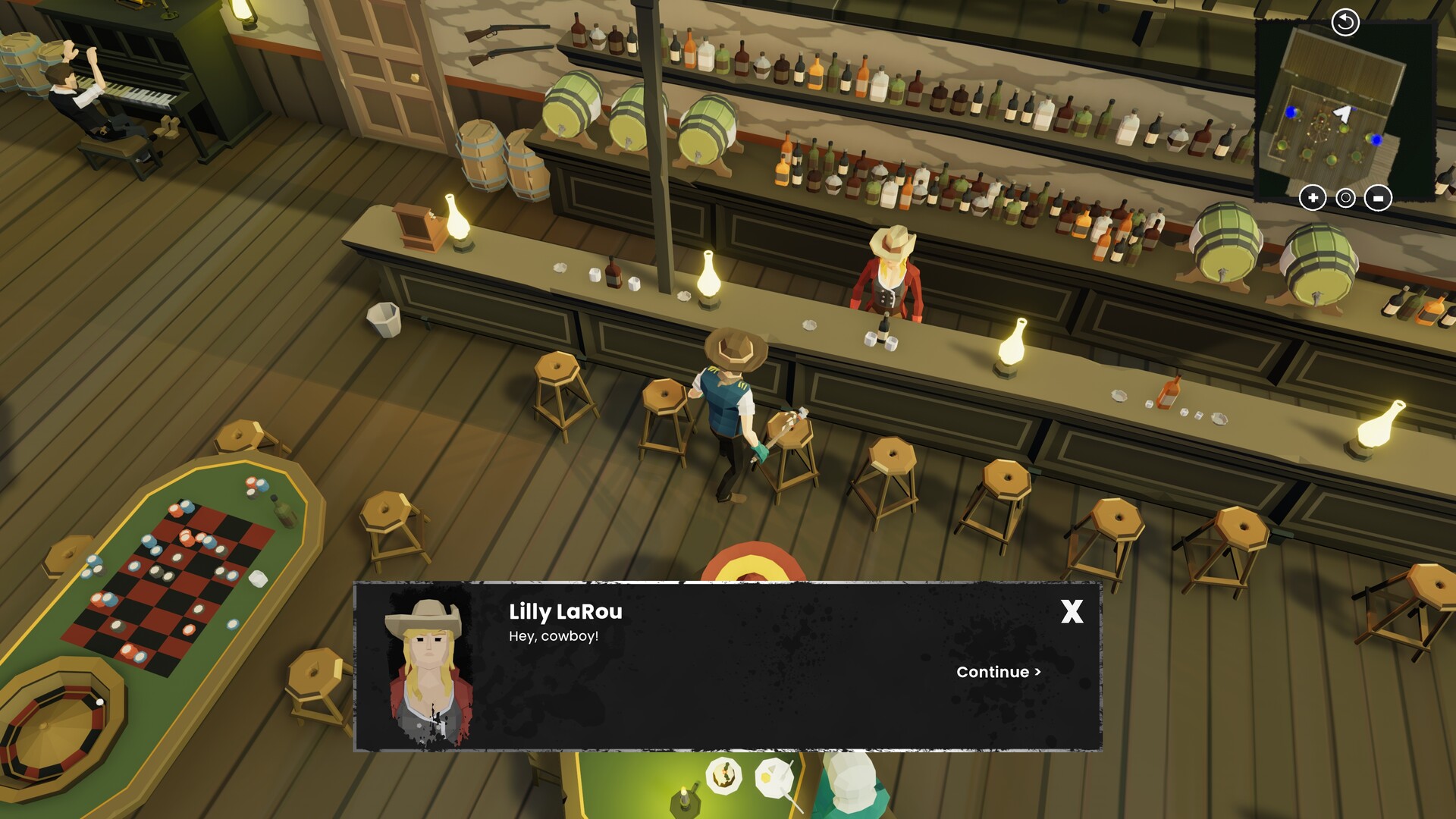The width and height of the screenshot is (1456, 819).
Task: Zoom out on the minimap with the minus icon
Action: click(x=1378, y=198)
